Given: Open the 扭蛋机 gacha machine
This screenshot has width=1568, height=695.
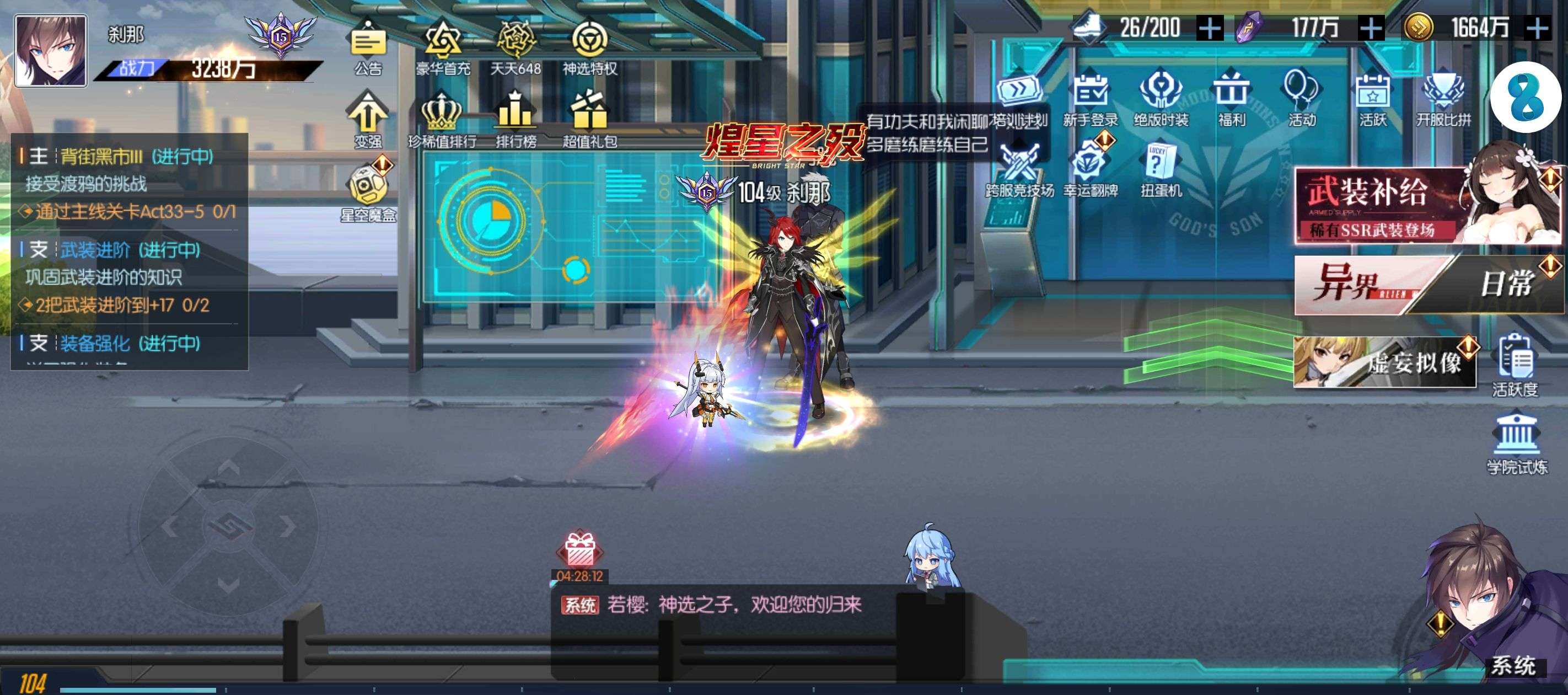Looking at the screenshot, I should tap(1161, 168).
